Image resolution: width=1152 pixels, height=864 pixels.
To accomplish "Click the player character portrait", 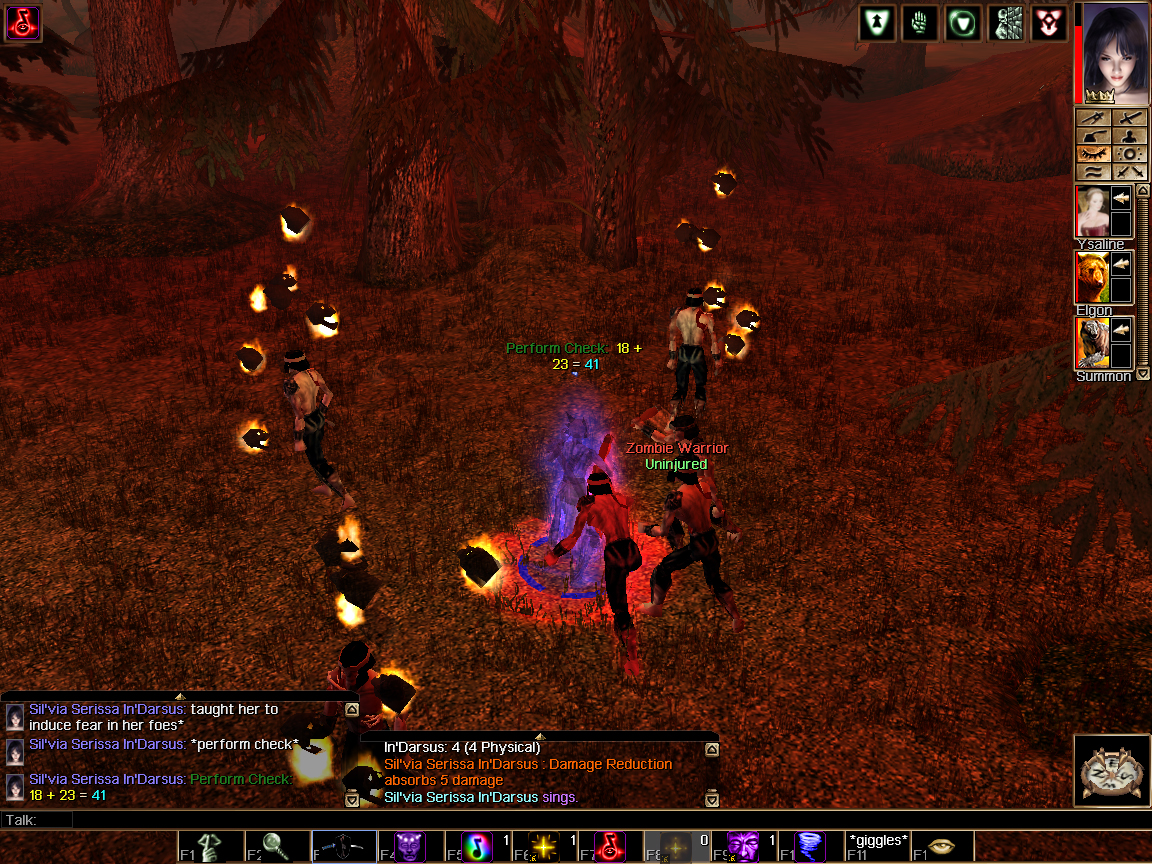I will [x=1110, y=52].
